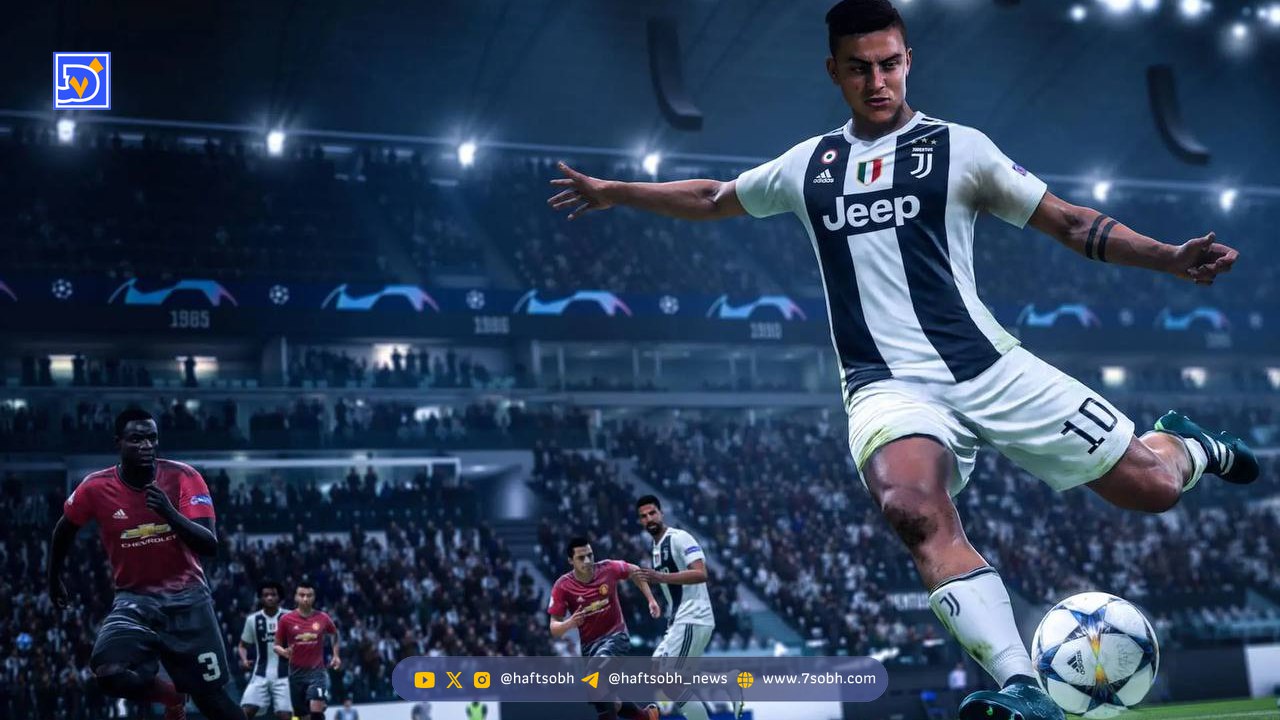The height and width of the screenshot is (720, 1280).
Task: Open the www.7sobh.com website link
Action: click(x=818, y=679)
